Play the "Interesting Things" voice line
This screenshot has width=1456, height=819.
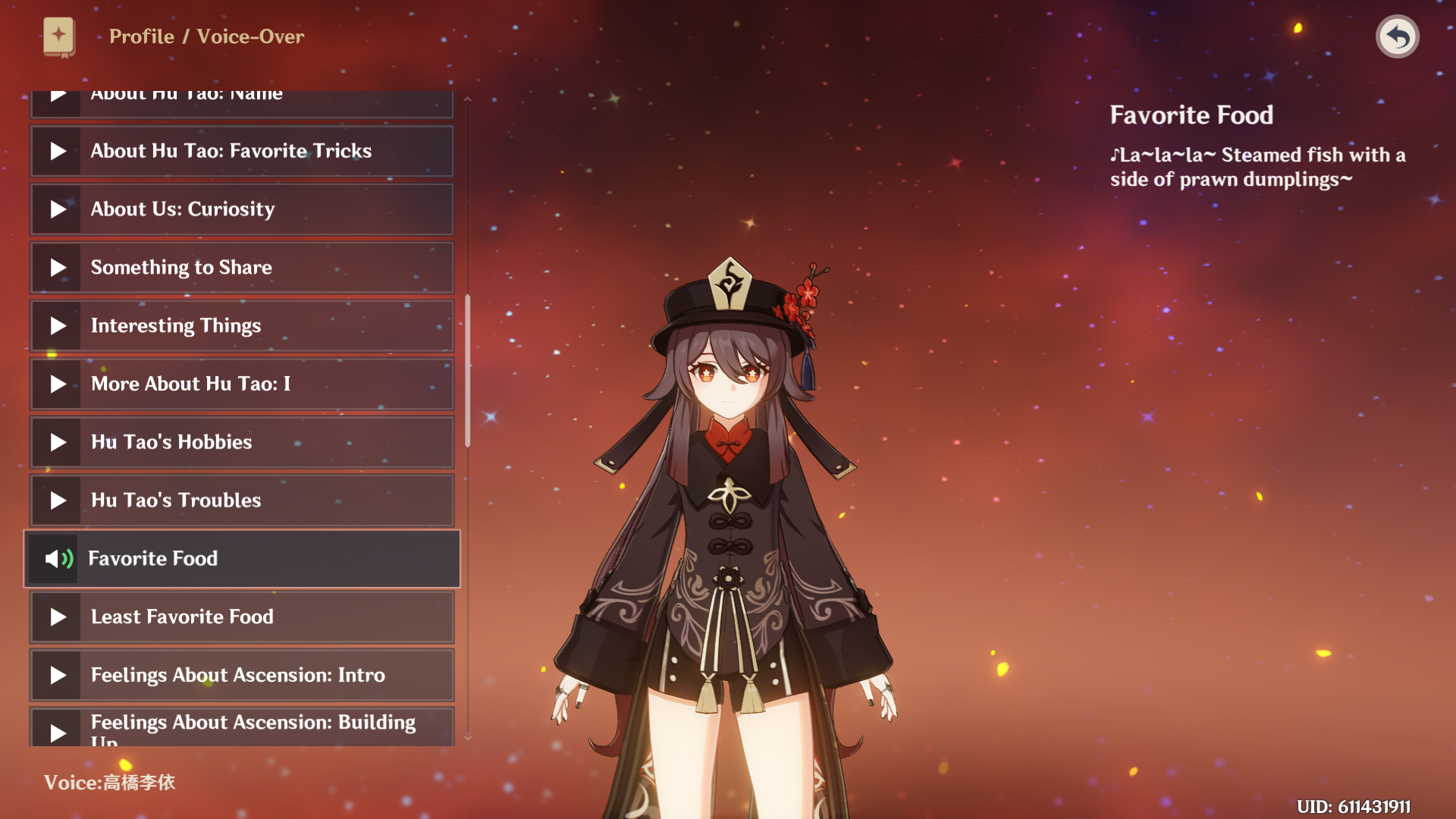point(241,326)
